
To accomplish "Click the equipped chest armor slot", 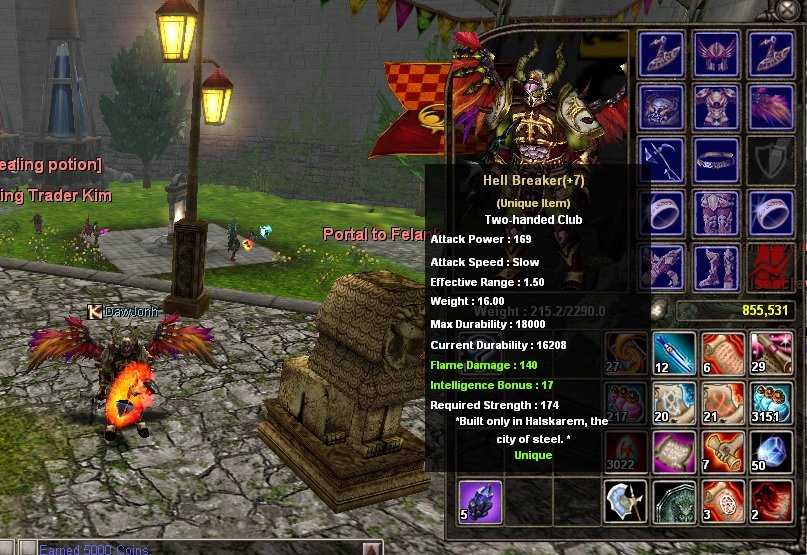I will [x=715, y=107].
